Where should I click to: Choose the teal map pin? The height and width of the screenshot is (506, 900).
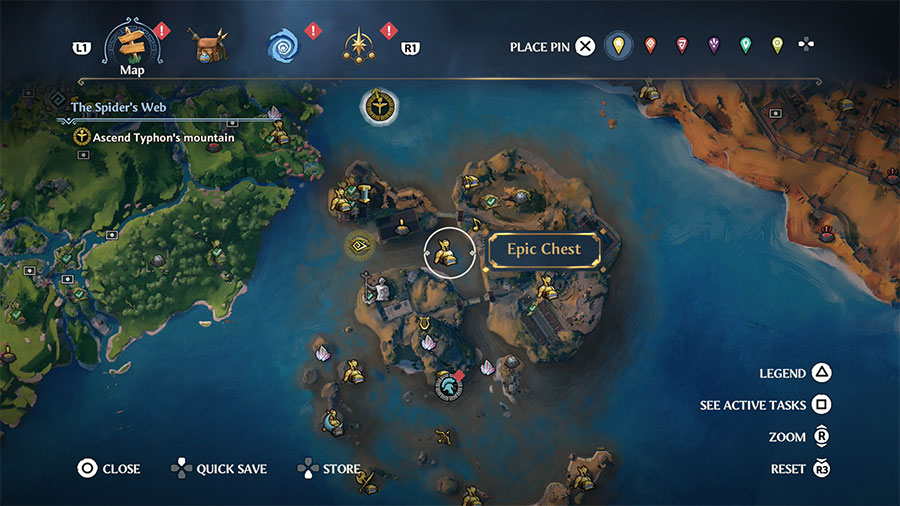pyautogui.click(x=745, y=45)
